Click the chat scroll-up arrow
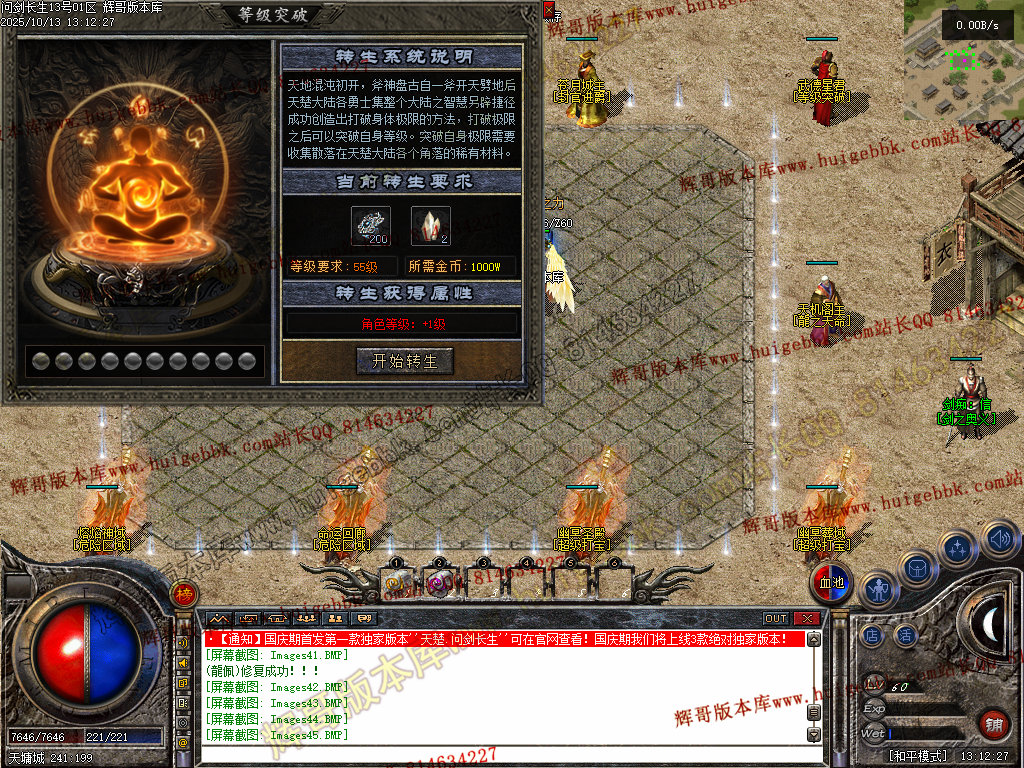 [814, 639]
